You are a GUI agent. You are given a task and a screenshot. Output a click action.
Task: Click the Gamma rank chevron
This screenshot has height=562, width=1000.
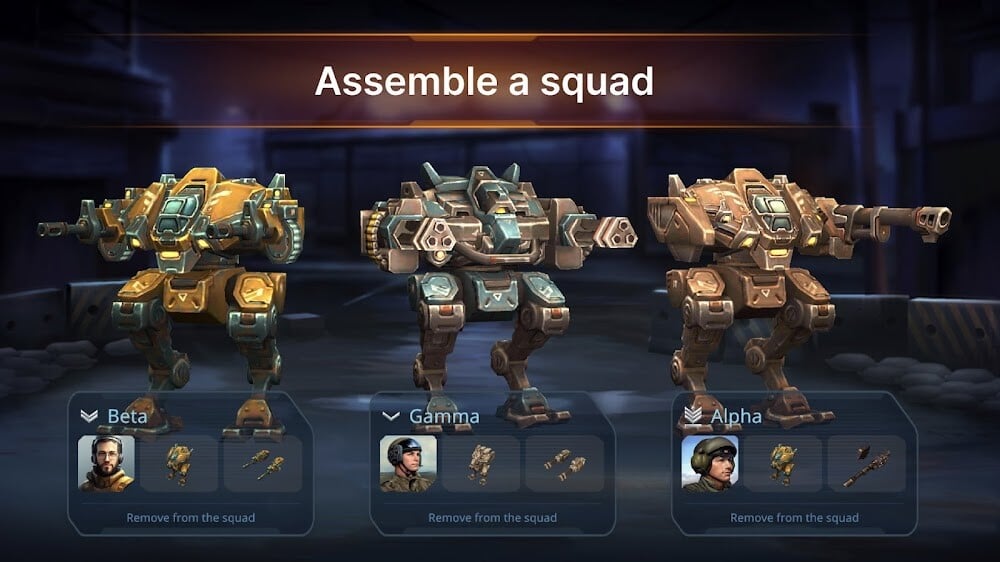coord(391,415)
